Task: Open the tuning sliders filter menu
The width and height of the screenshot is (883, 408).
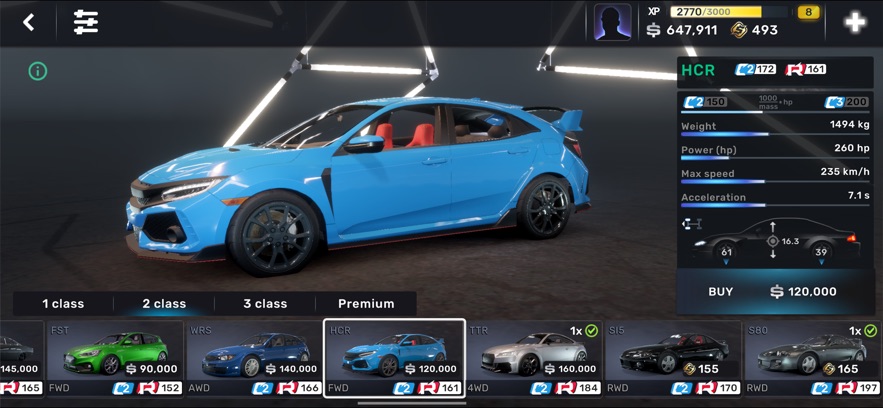Action: coord(86,22)
